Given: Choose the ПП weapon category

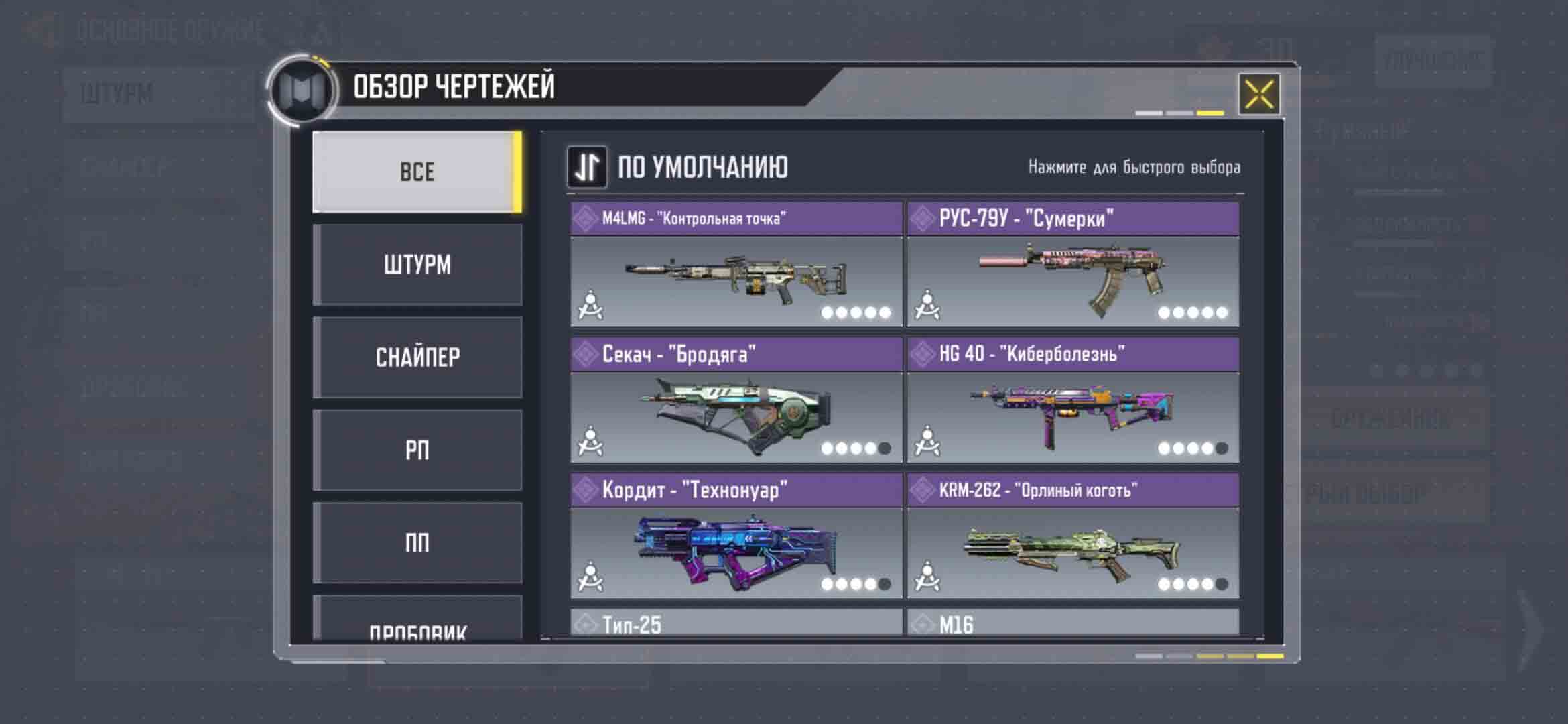Looking at the screenshot, I should coord(417,543).
